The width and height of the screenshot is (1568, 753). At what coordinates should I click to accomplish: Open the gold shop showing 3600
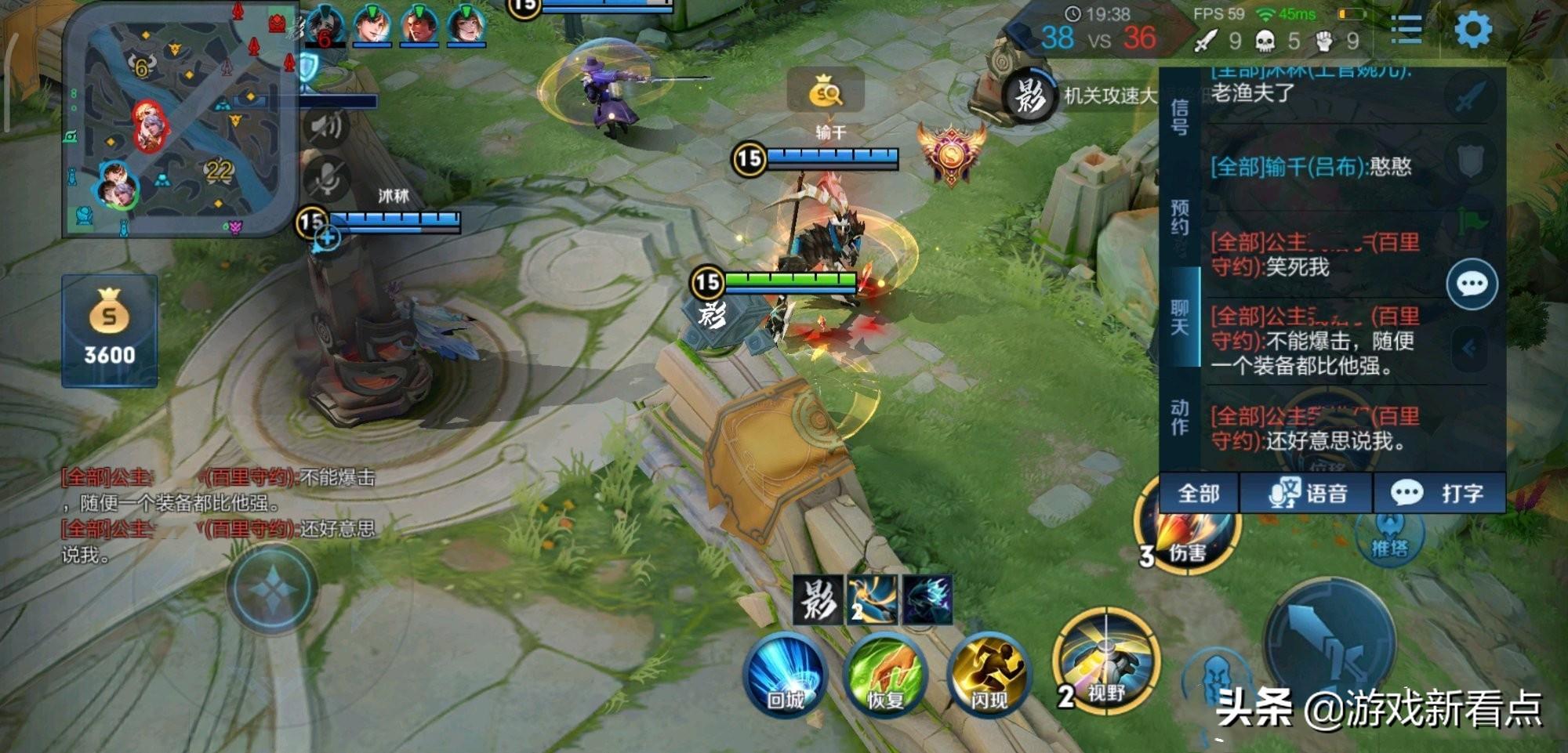(110, 331)
